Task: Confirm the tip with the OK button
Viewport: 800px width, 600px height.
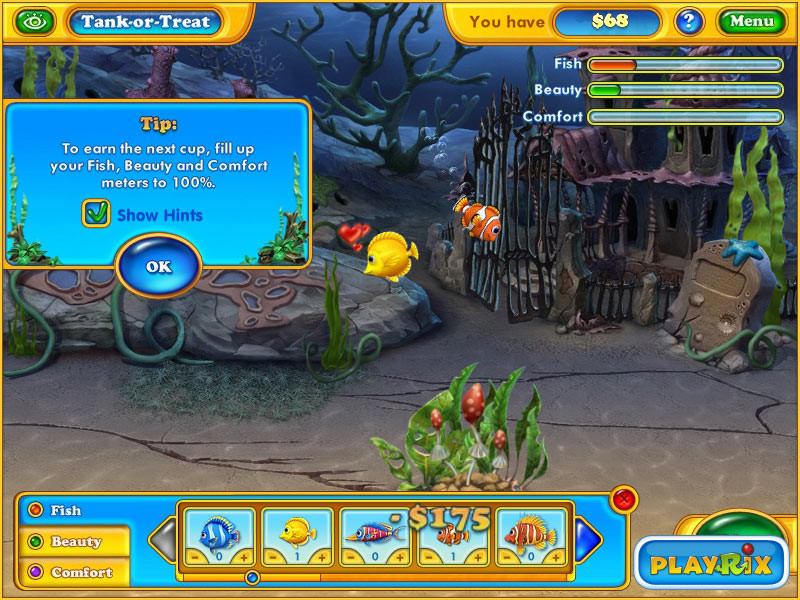Action: pyautogui.click(x=158, y=266)
